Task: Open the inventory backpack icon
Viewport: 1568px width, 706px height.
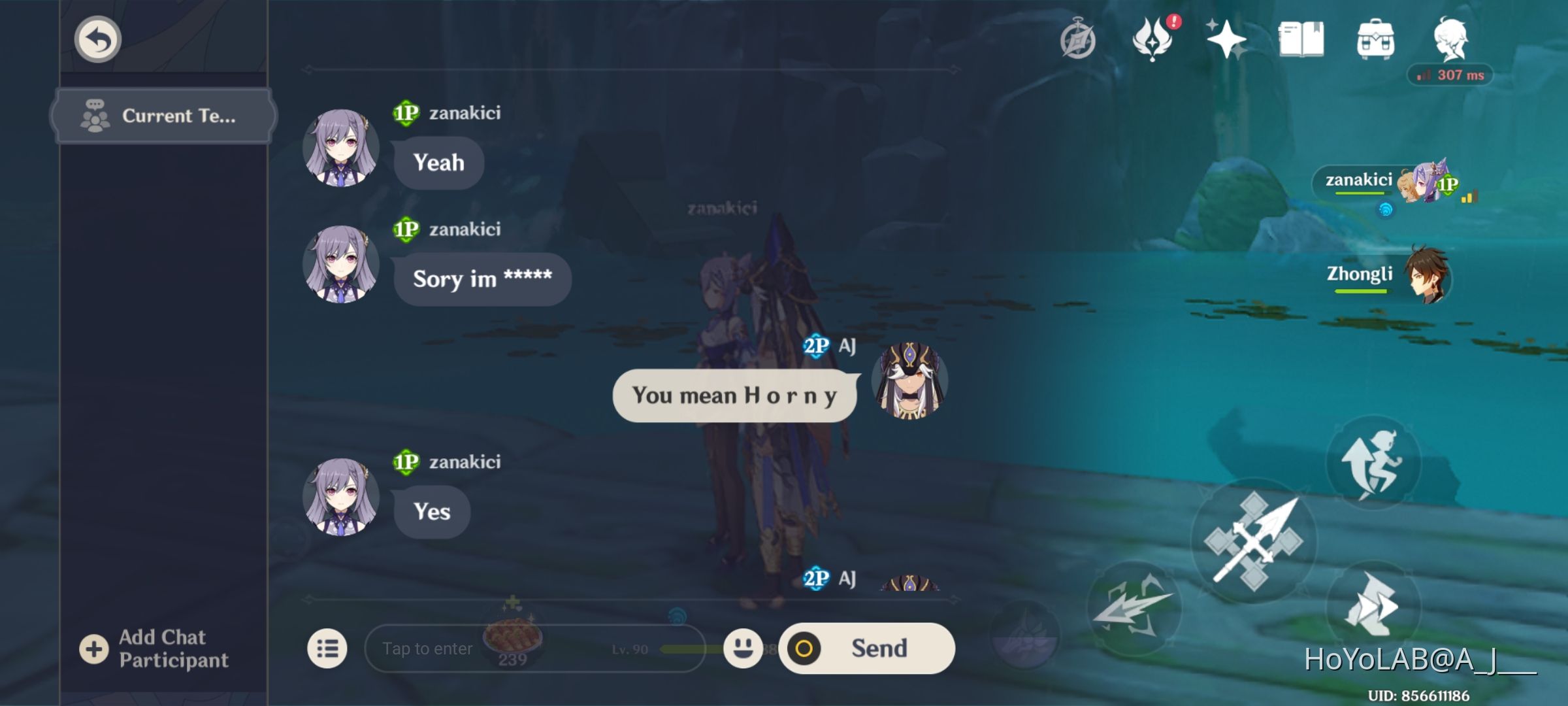Action: (x=1377, y=41)
